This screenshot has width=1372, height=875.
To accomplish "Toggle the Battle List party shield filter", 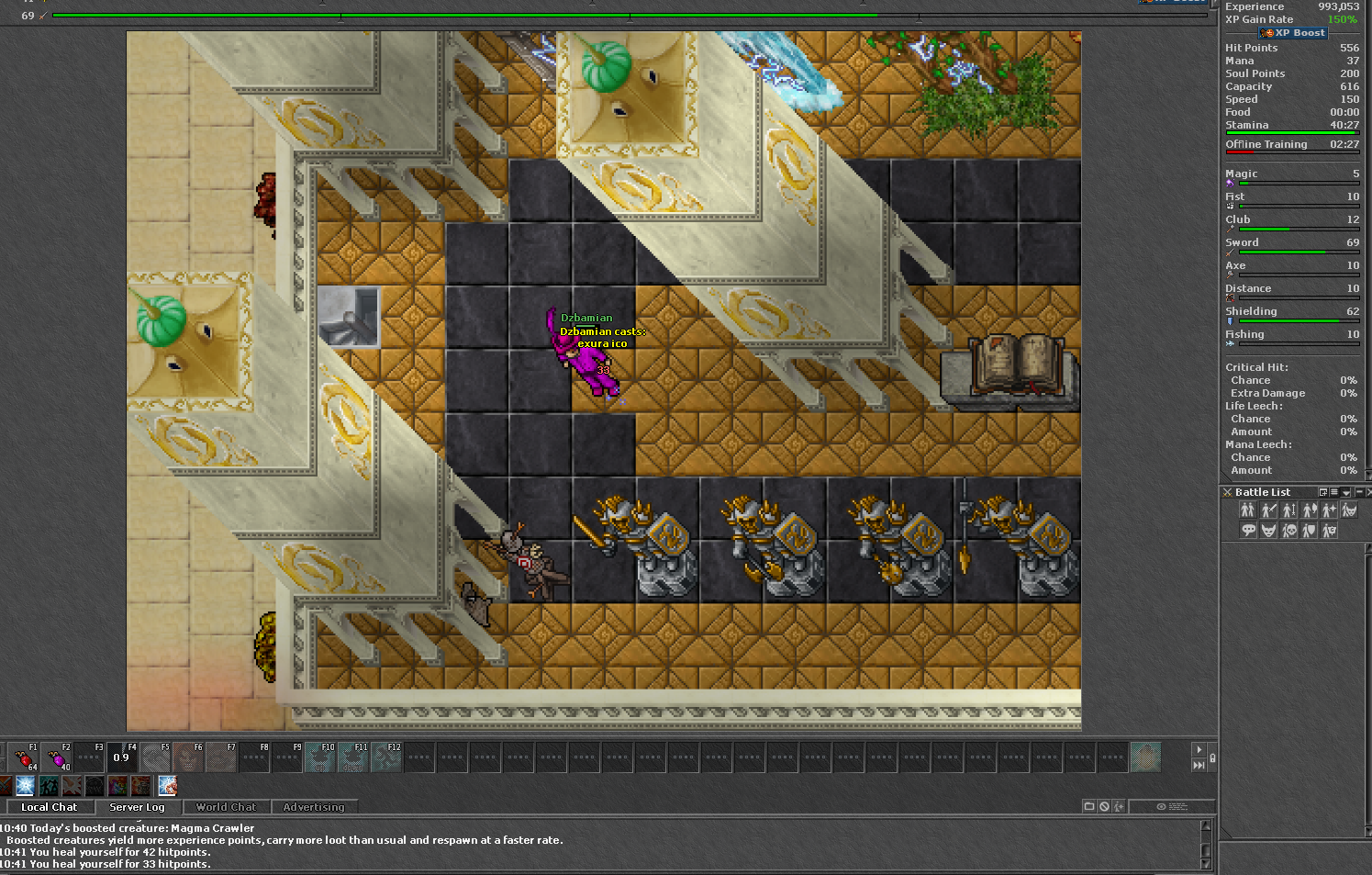I will (1309, 531).
